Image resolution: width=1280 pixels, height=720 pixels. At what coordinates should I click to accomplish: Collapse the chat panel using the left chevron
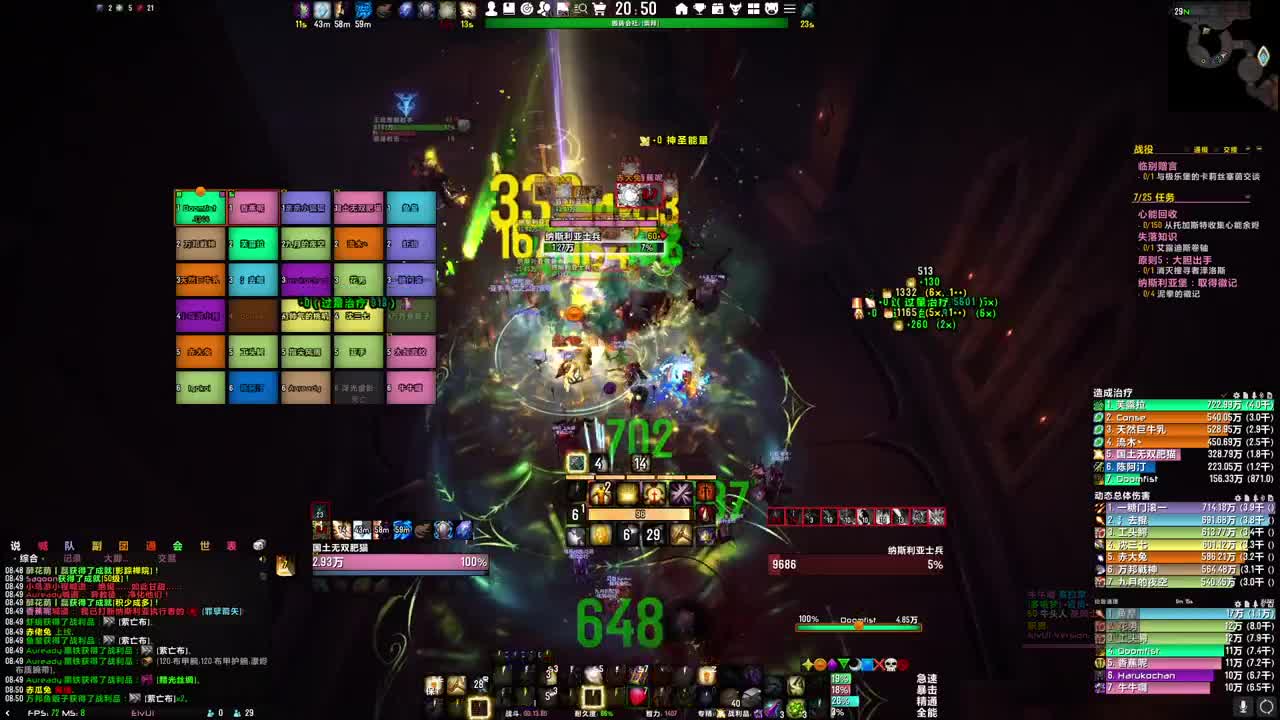(x=8, y=711)
